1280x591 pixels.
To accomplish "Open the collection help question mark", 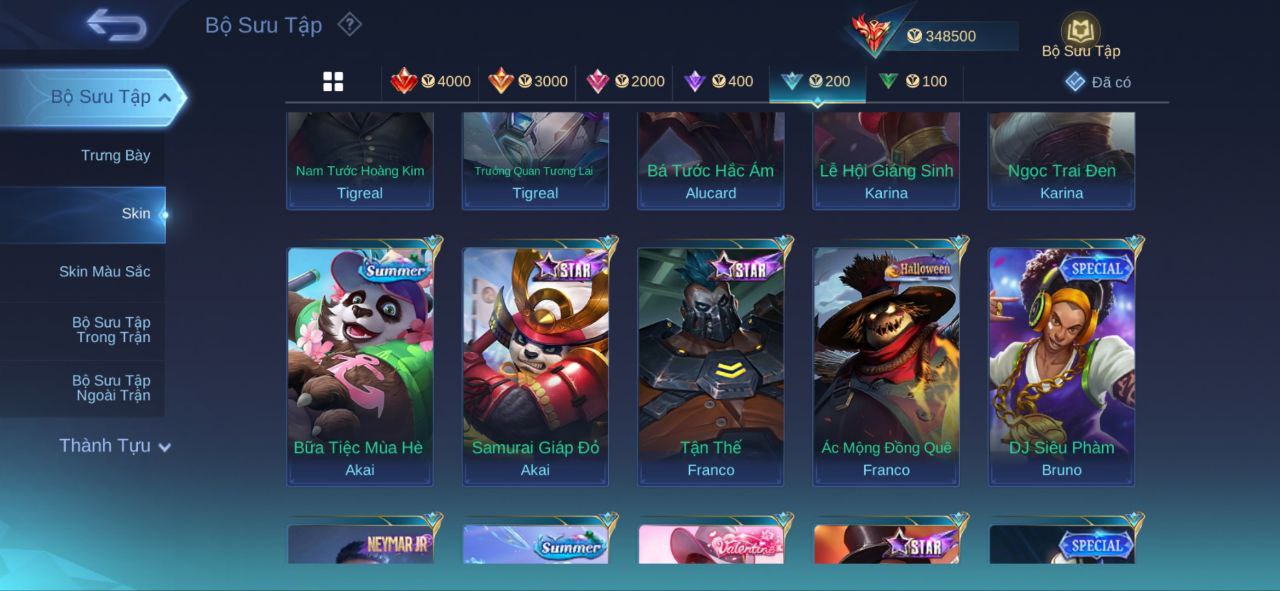I will [349, 24].
